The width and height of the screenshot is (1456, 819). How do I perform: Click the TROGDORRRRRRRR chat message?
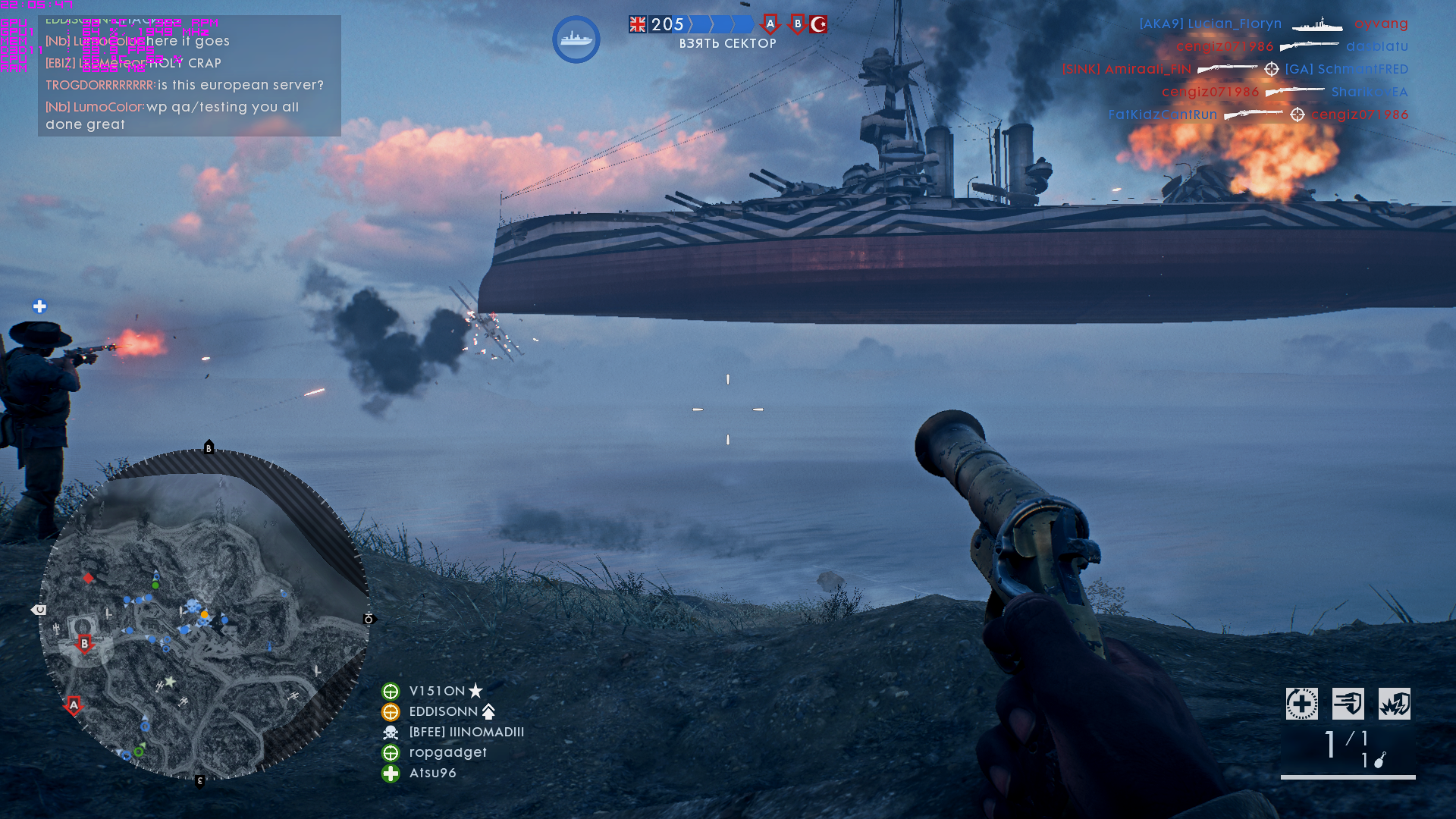[x=184, y=85]
